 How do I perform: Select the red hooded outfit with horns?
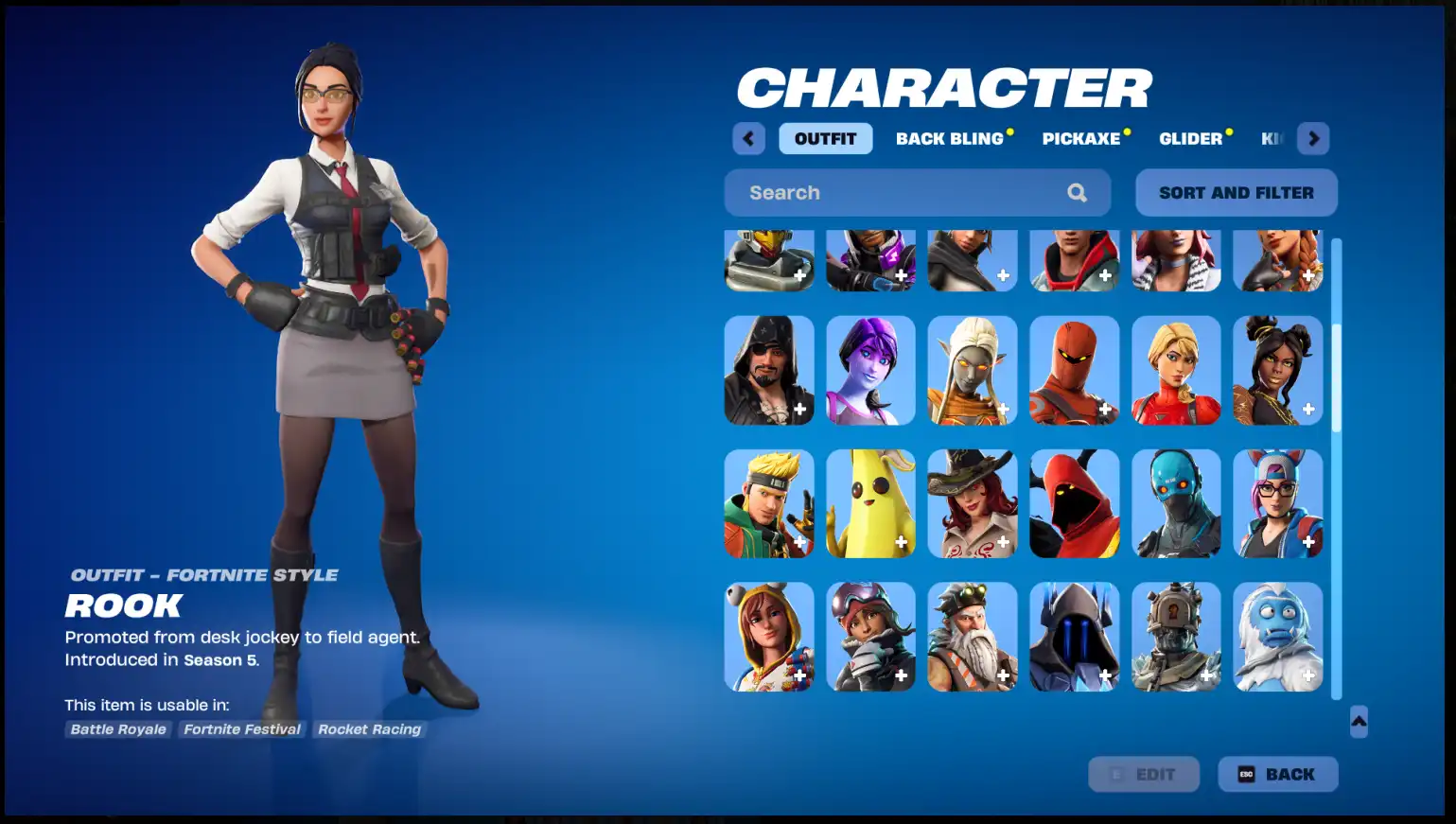(x=1074, y=503)
